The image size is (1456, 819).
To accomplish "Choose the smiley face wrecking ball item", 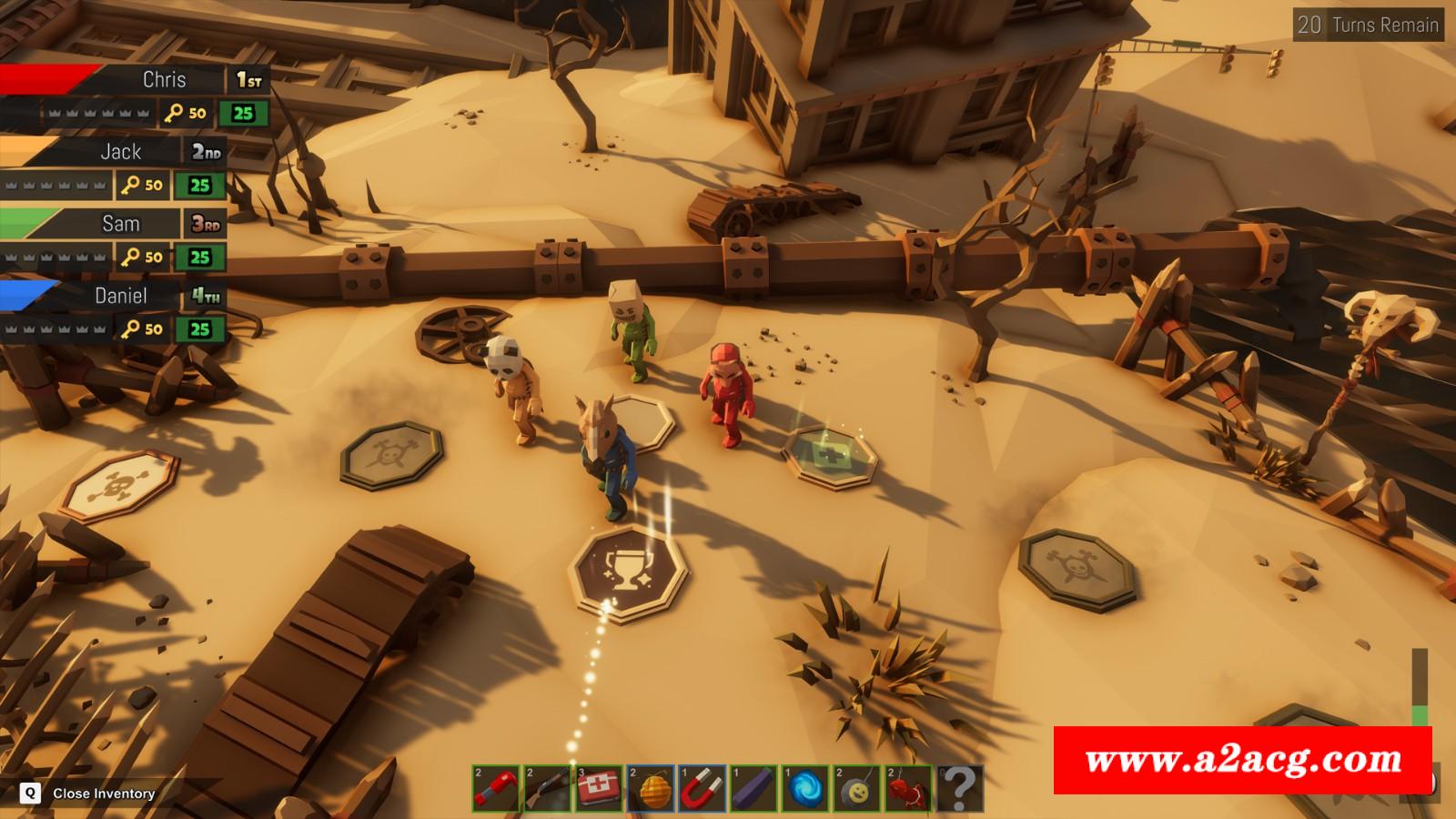I will [857, 788].
